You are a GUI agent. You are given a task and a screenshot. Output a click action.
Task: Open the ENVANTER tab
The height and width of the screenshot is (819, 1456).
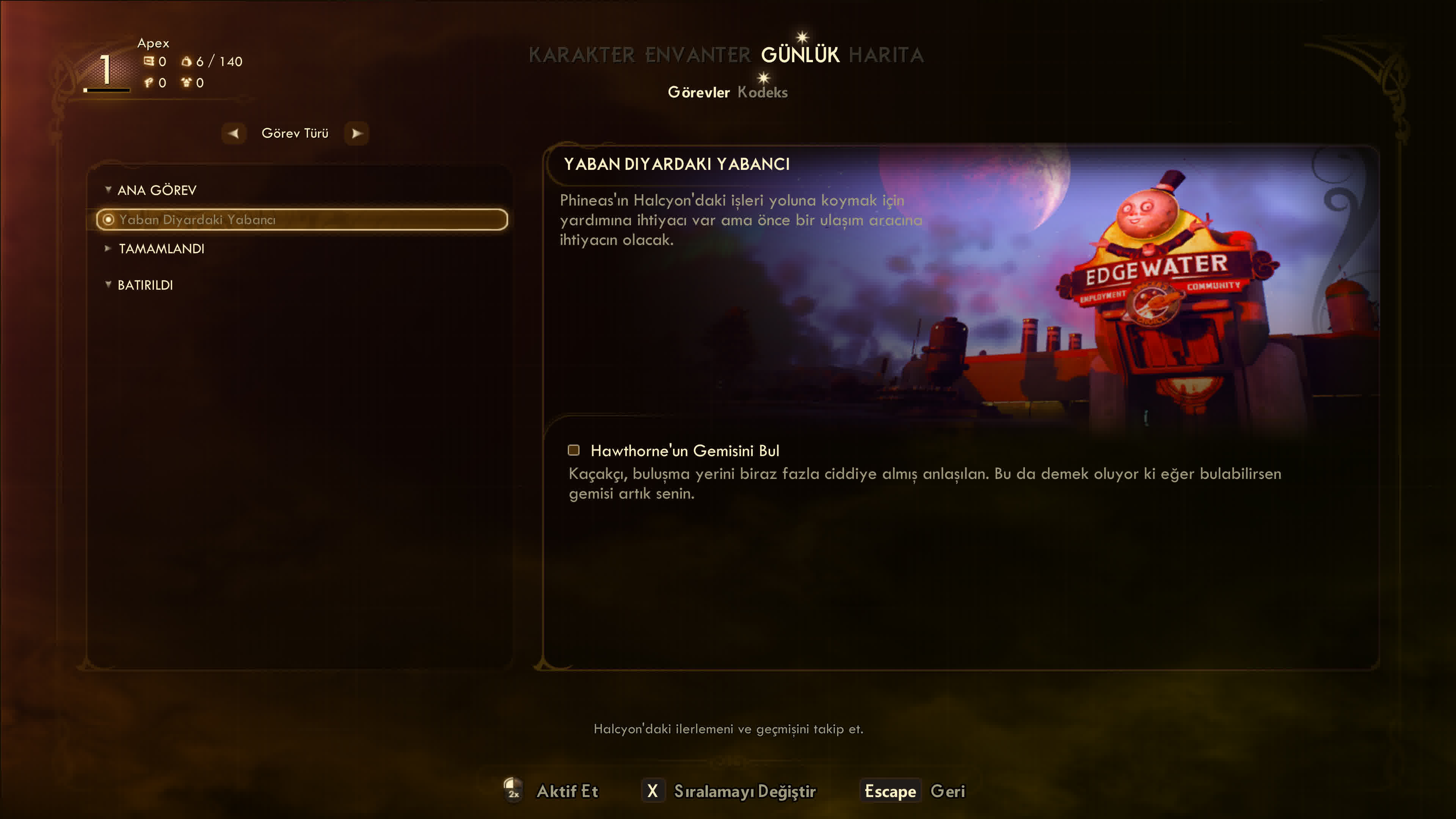698,55
